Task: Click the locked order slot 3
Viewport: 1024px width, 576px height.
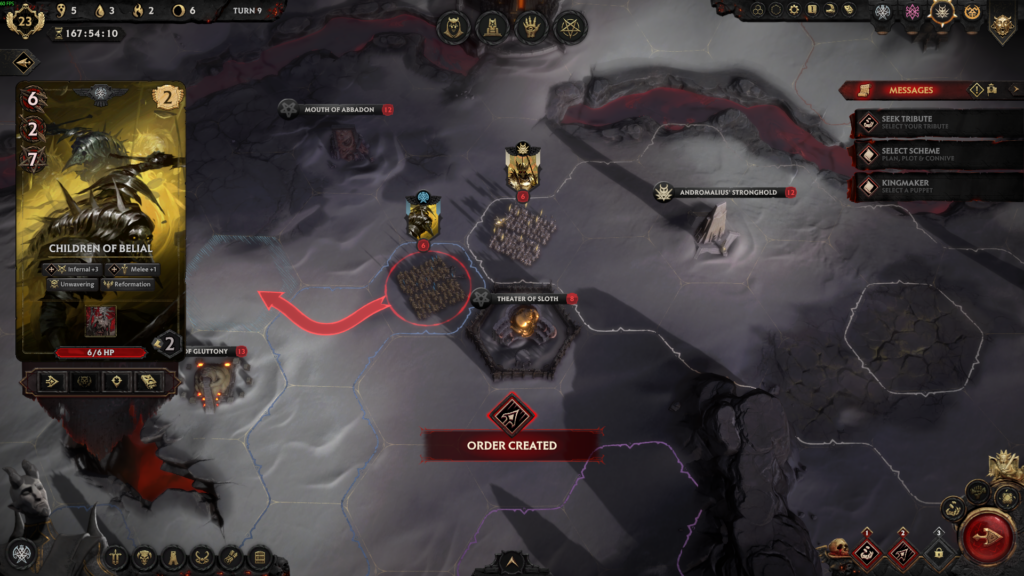Action: (938, 552)
